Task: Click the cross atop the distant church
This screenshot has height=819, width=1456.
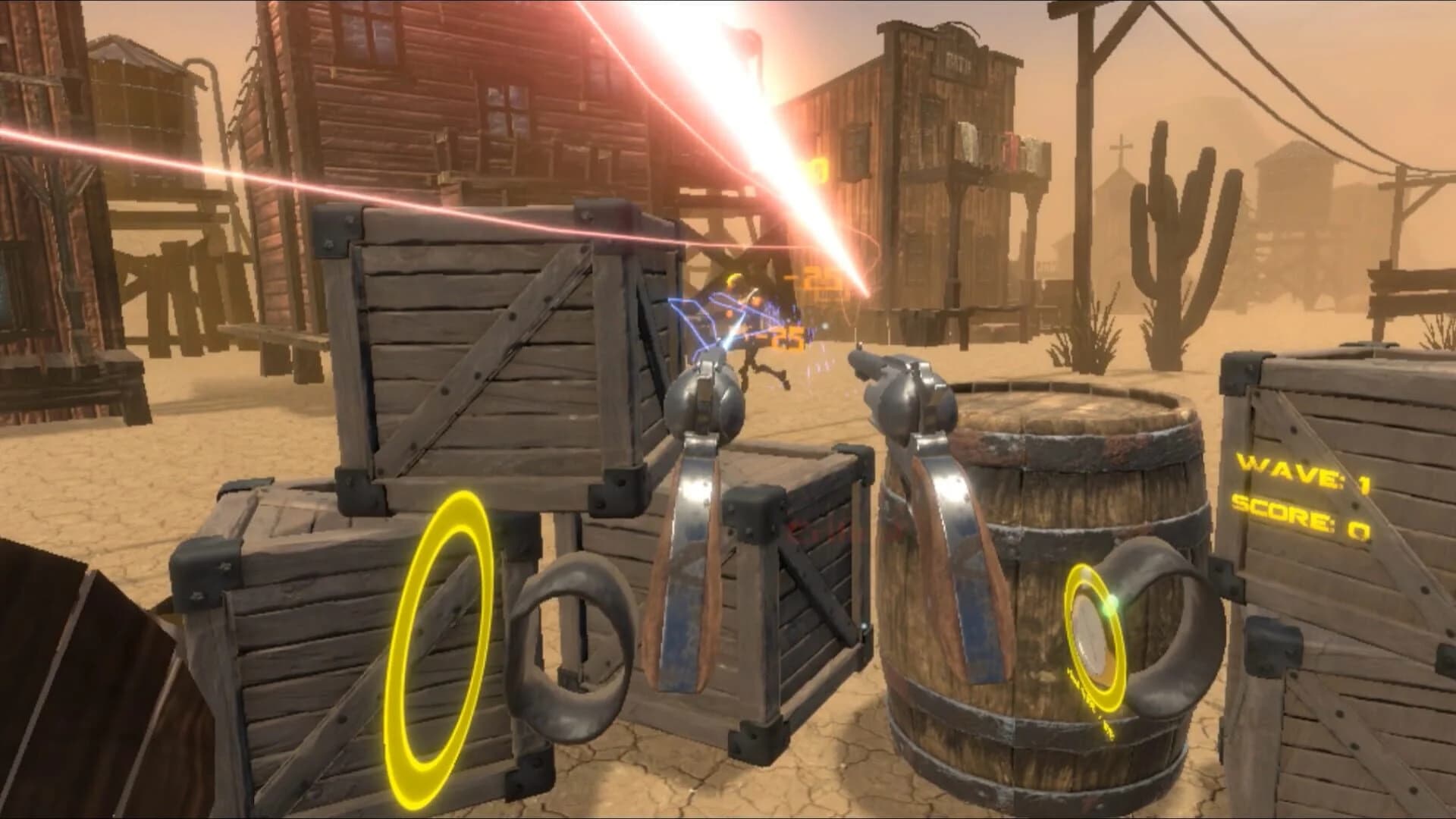Action: click(1123, 144)
